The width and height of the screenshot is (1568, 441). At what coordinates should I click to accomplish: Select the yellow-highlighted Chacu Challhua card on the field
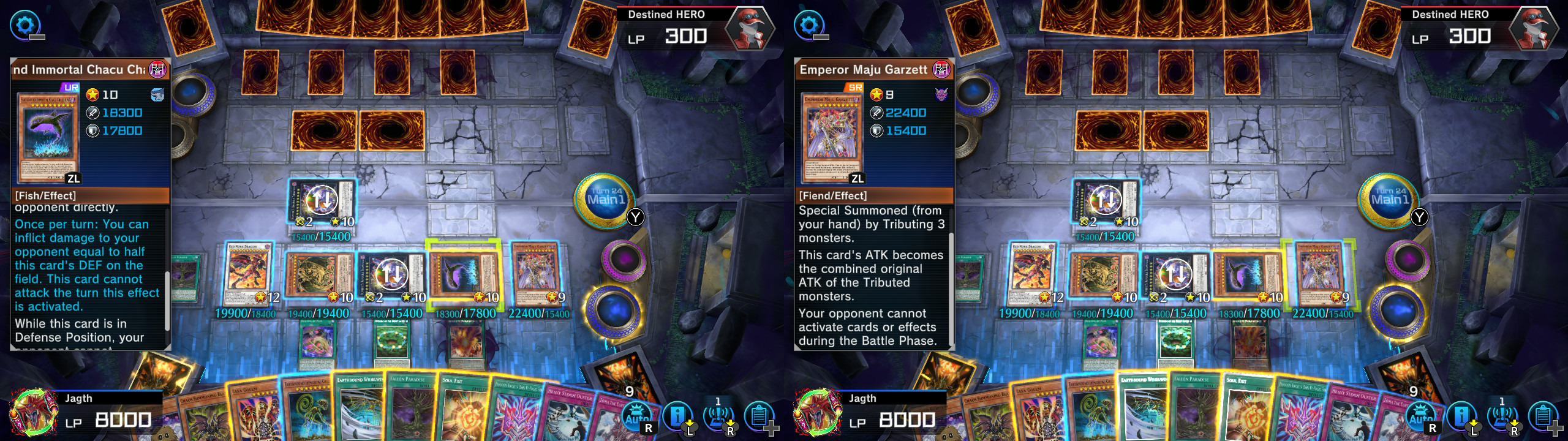pyautogui.click(x=464, y=274)
